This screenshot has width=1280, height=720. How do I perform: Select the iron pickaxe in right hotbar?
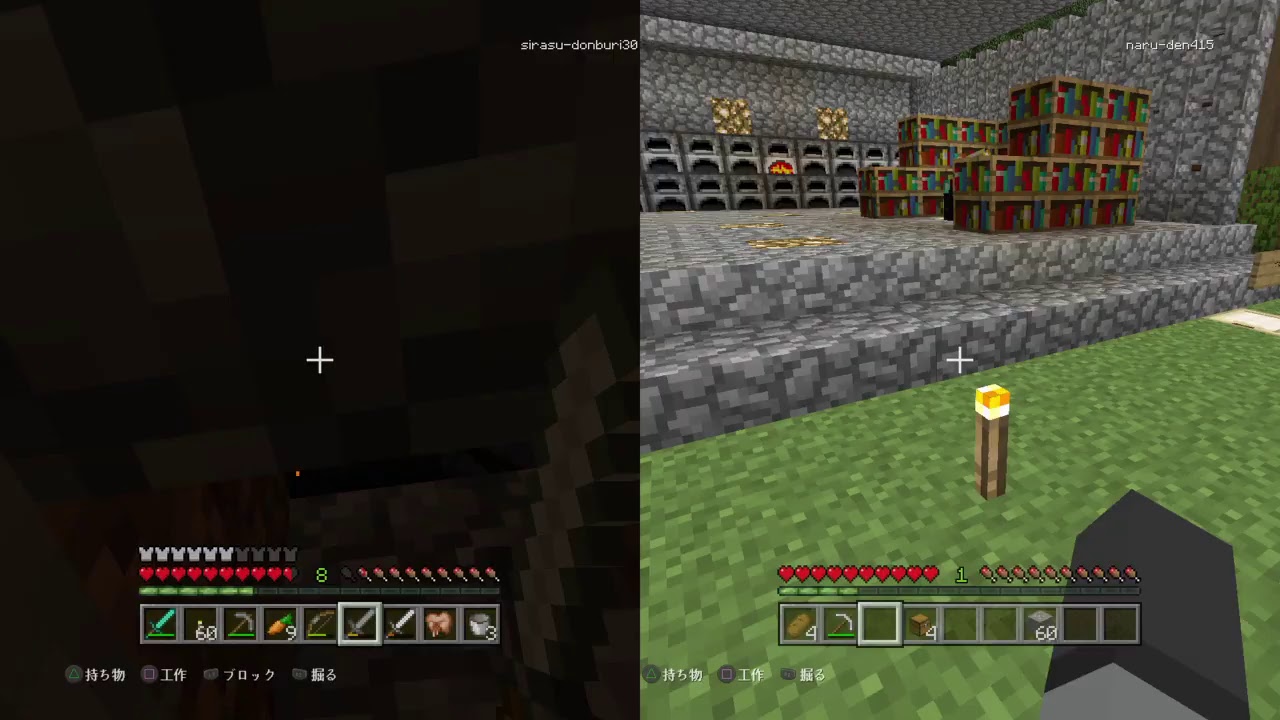point(840,625)
